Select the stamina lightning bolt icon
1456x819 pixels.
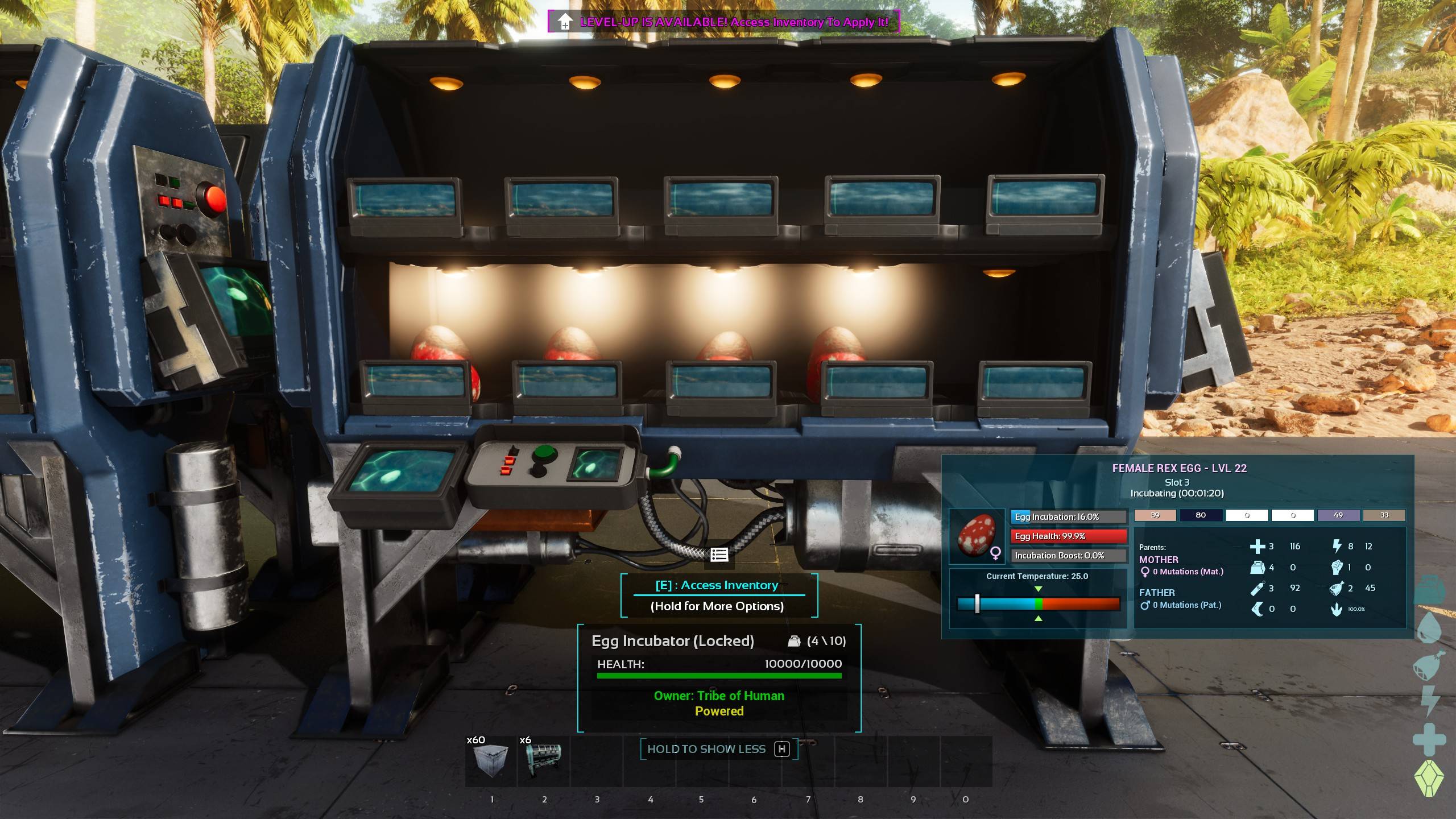pyautogui.click(x=1337, y=547)
